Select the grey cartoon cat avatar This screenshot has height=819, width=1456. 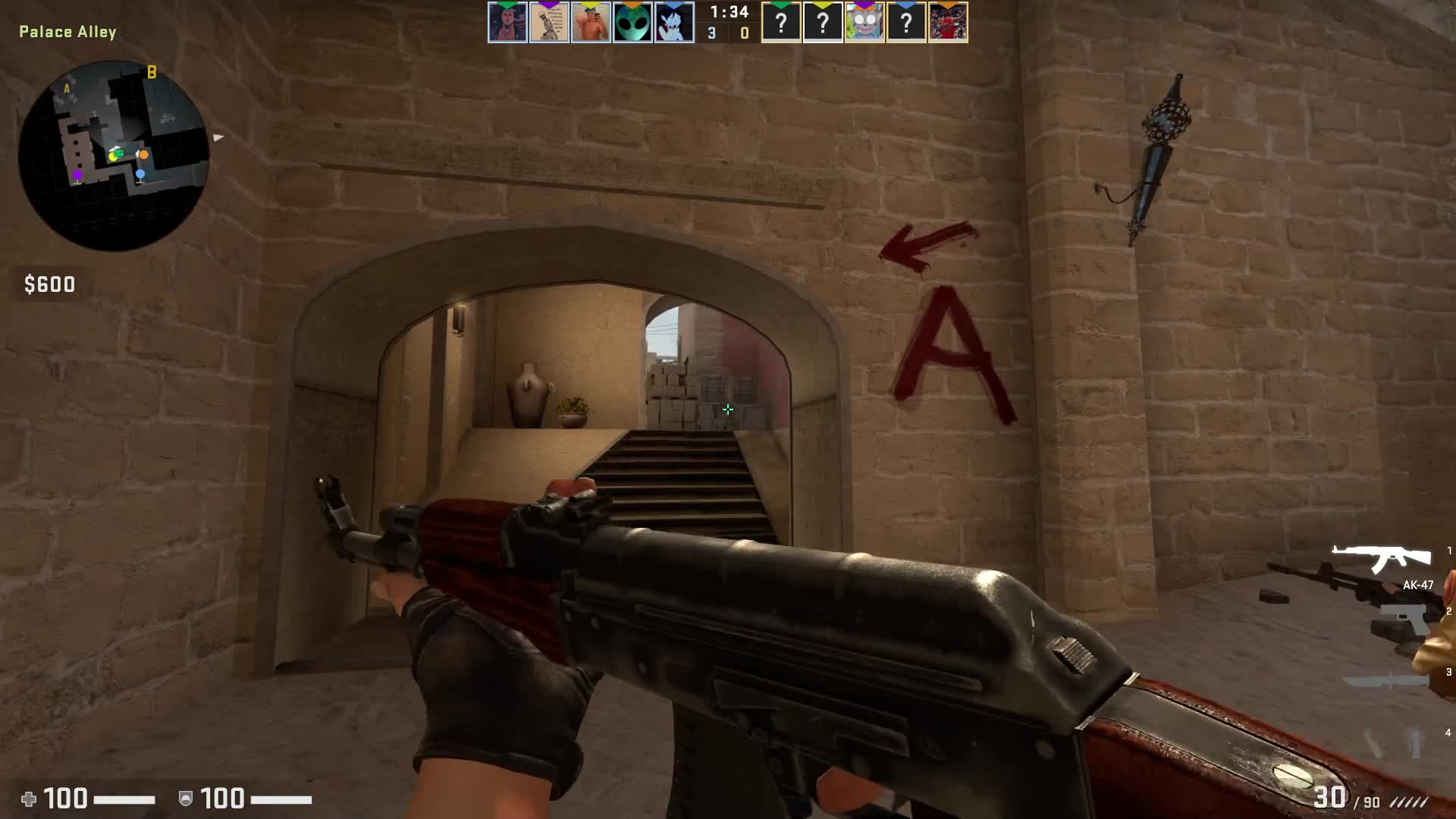coord(864,24)
